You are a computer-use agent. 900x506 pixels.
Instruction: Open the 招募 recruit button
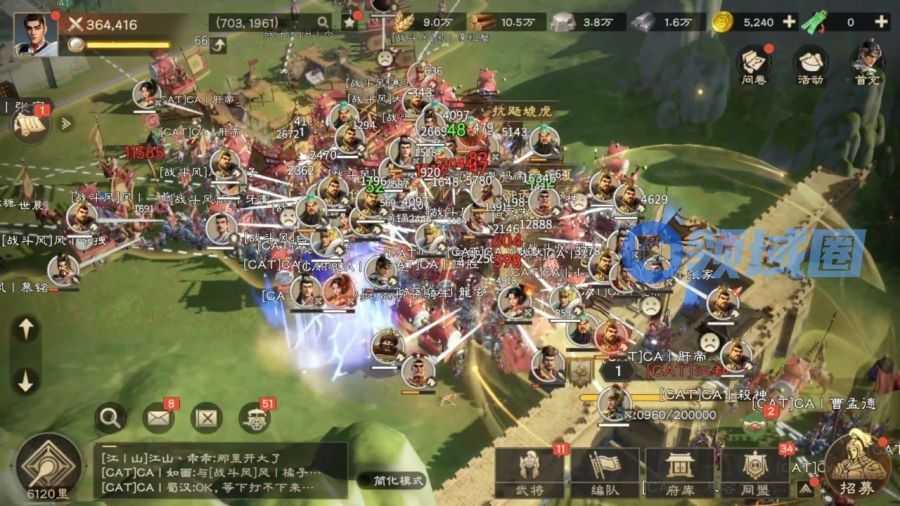(x=855, y=465)
